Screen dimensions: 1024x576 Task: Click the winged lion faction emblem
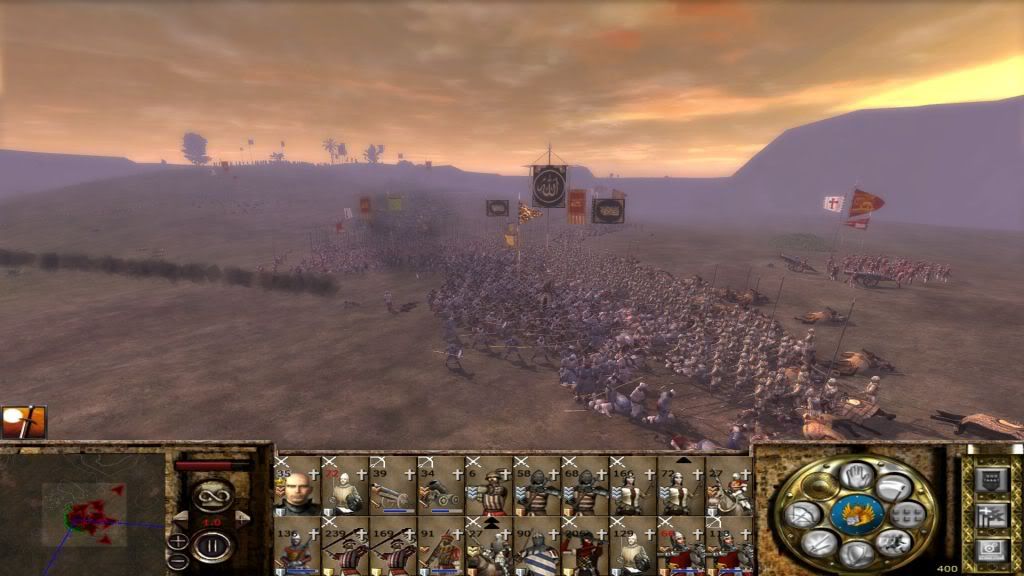(856, 514)
